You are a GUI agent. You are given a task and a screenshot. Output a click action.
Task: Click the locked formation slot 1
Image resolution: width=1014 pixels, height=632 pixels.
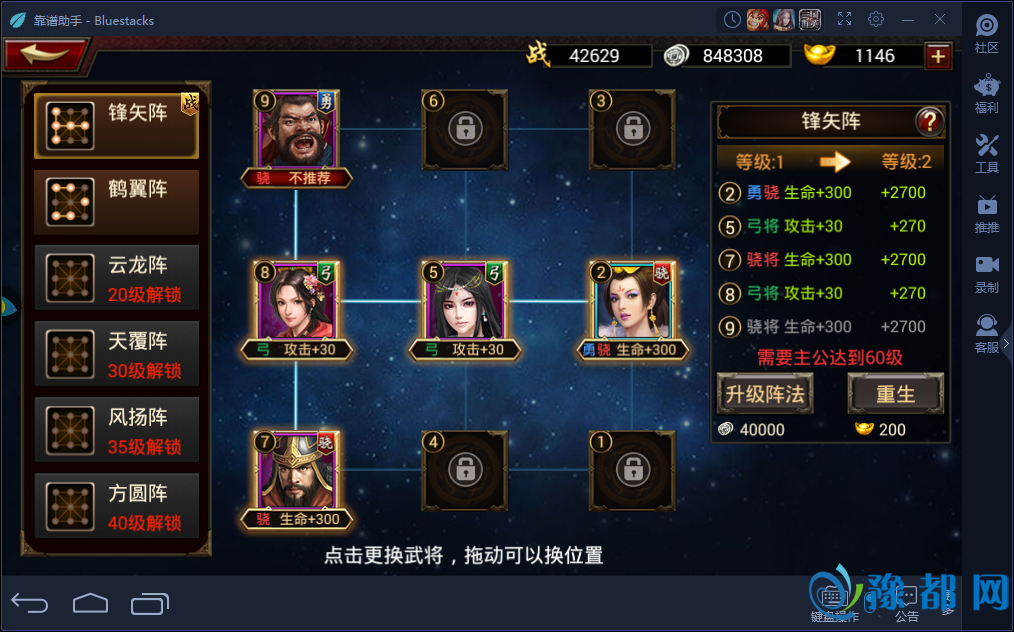[x=632, y=469]
